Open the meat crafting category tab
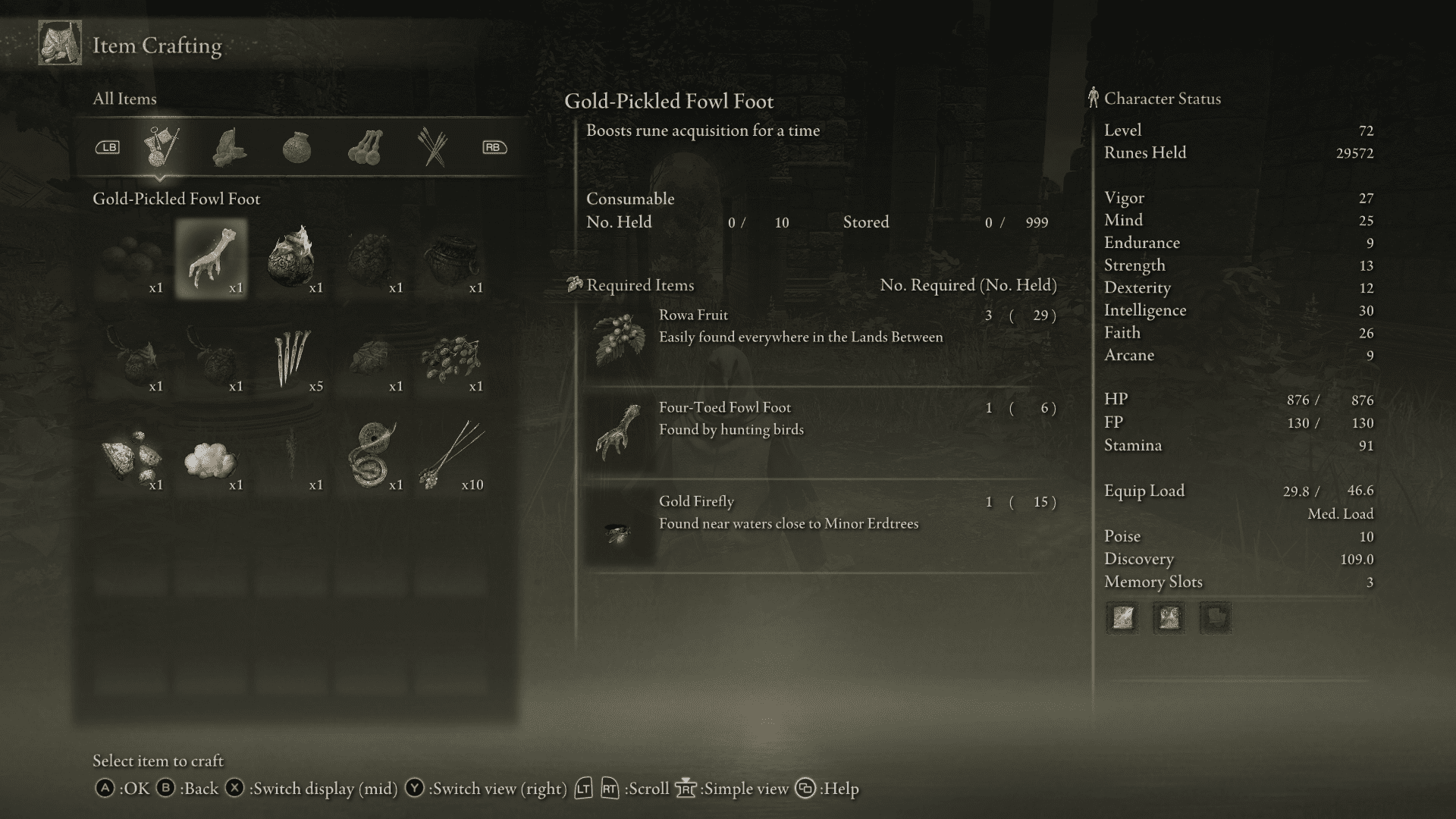The height and width of the screenshot is (819, 1456). click(x=231, y=146)
